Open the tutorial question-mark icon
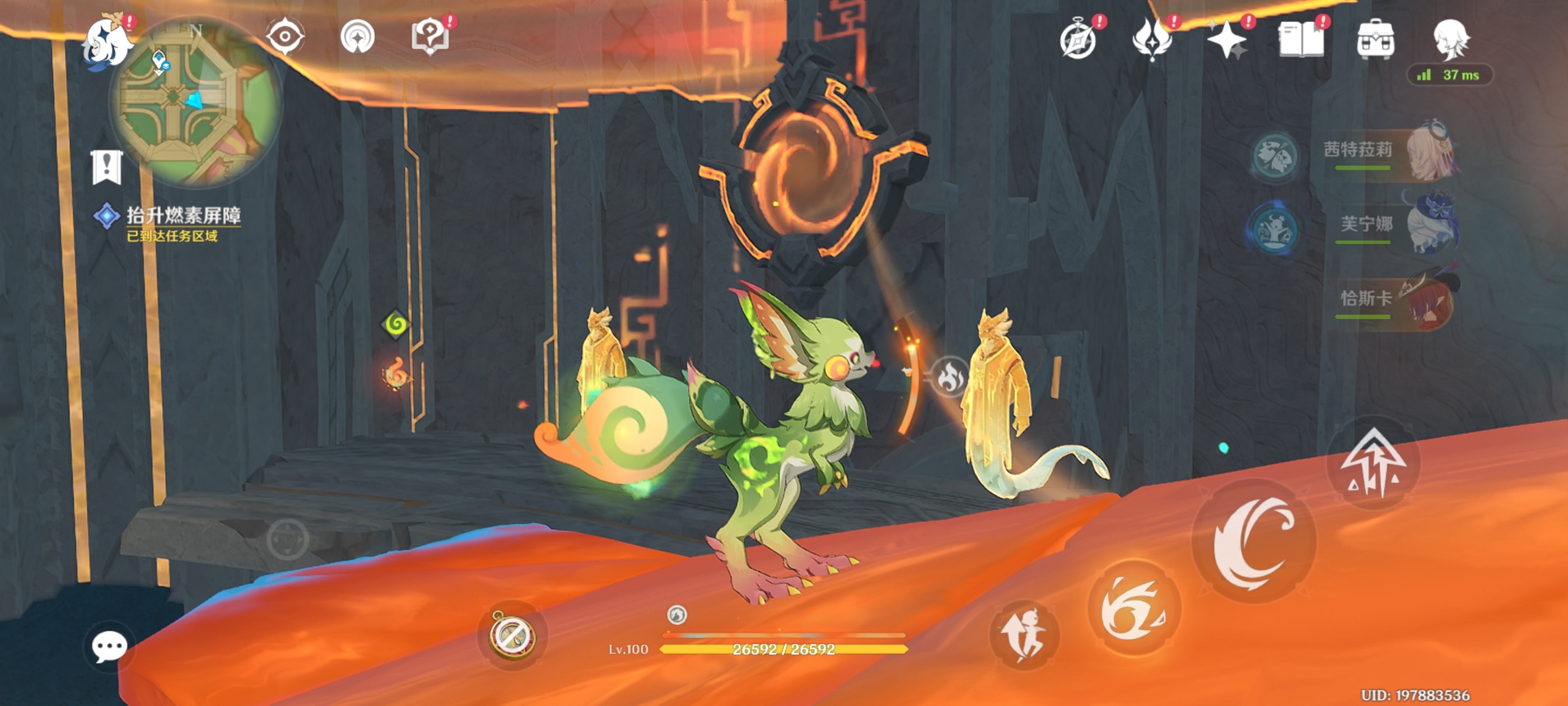The image size is (1568, 706). (430, 36)
